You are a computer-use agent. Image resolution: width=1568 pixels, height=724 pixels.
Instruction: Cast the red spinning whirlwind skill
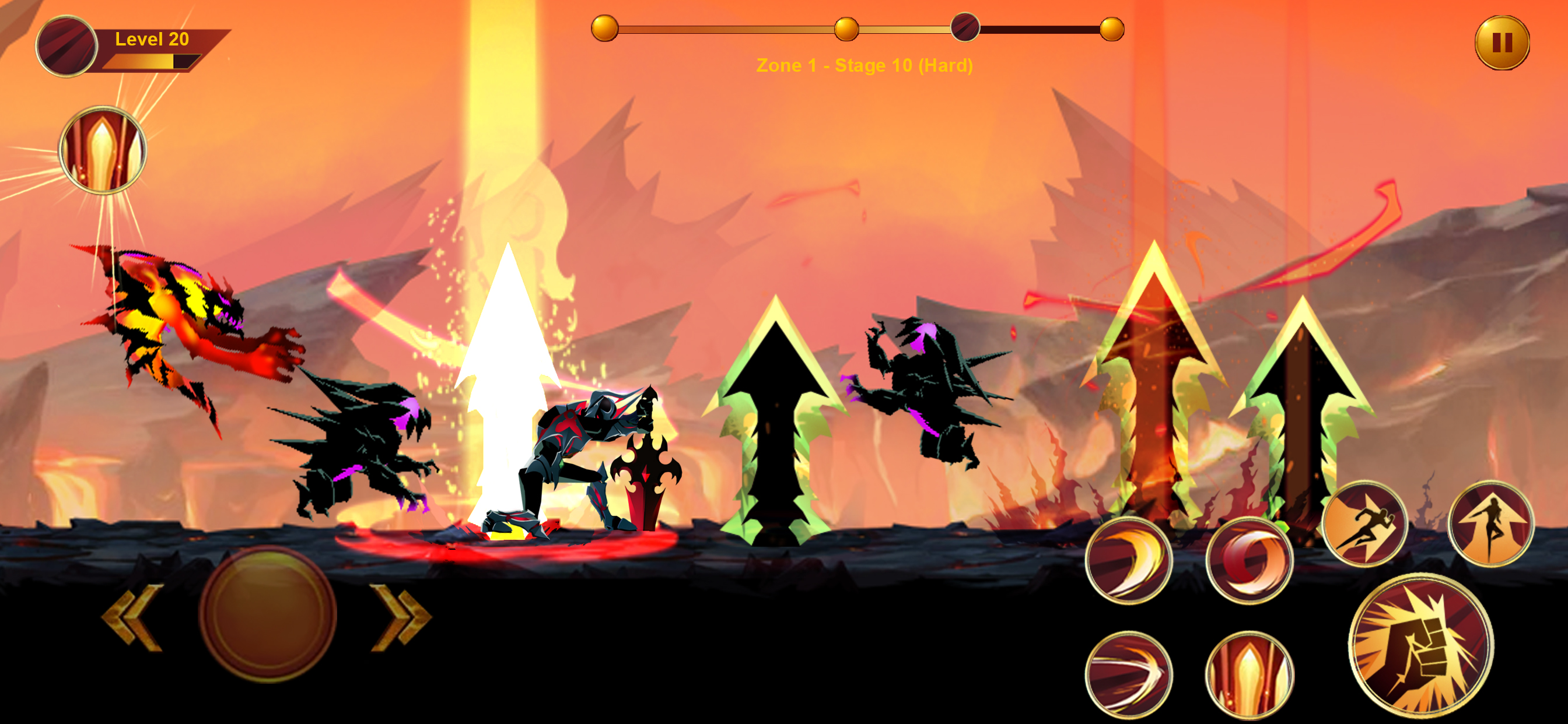point(1249,560)
